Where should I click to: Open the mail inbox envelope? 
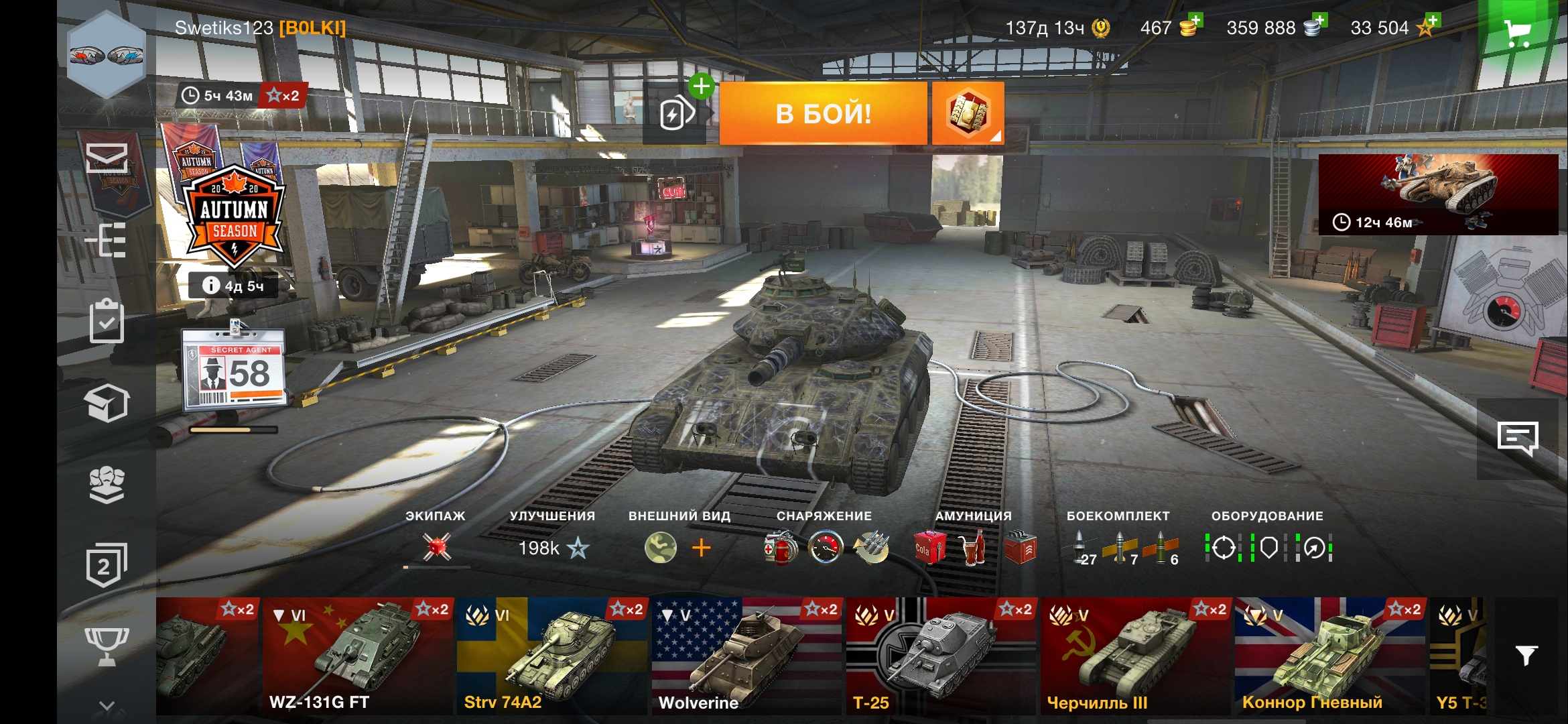[107, 158]
